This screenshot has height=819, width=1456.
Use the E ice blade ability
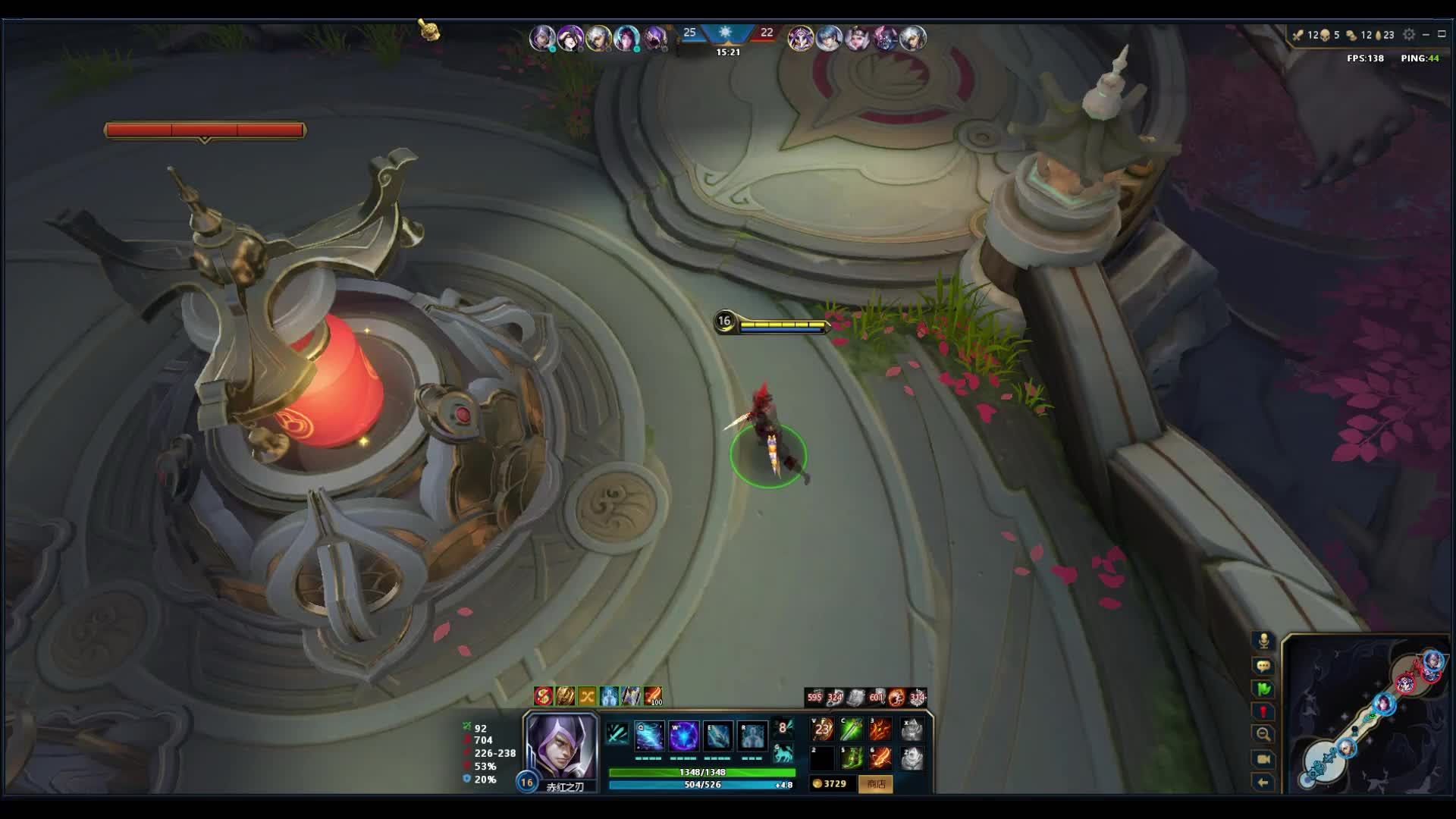(x=717, y=735)
